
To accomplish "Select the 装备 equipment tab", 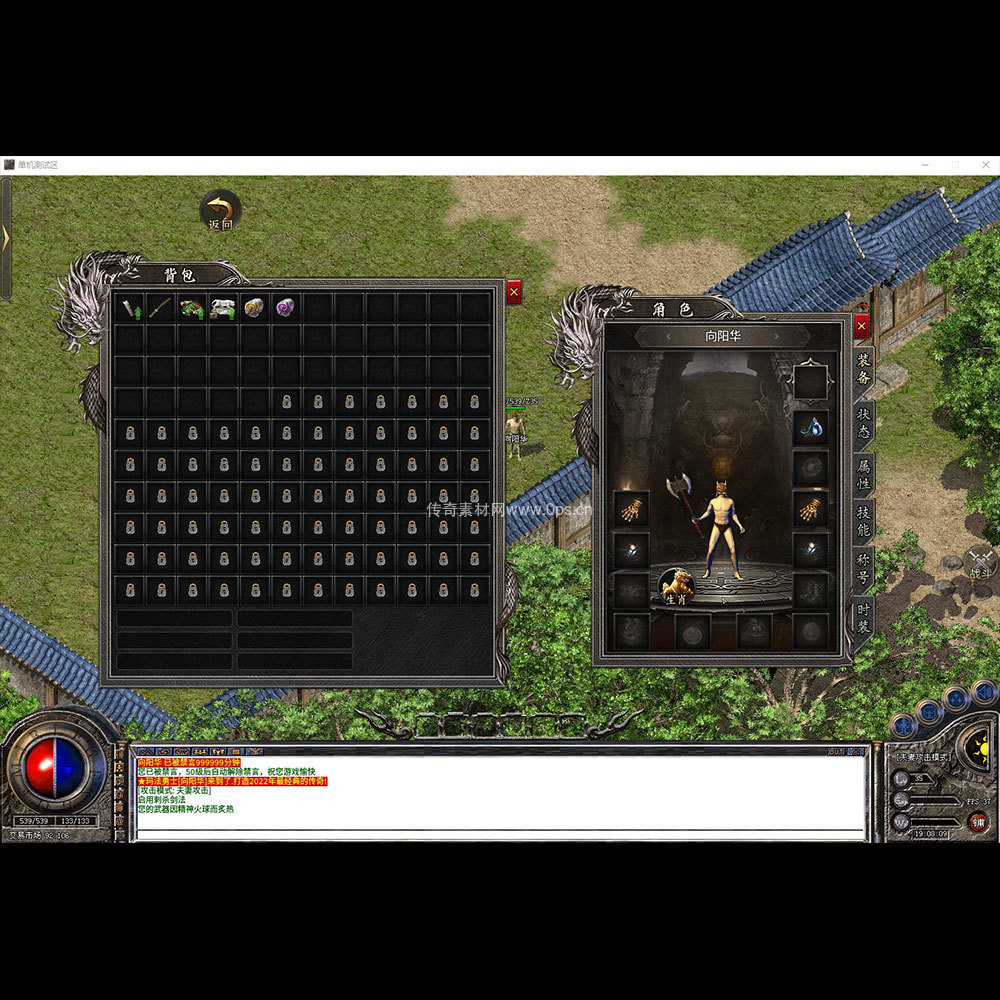I will (864, 374).
